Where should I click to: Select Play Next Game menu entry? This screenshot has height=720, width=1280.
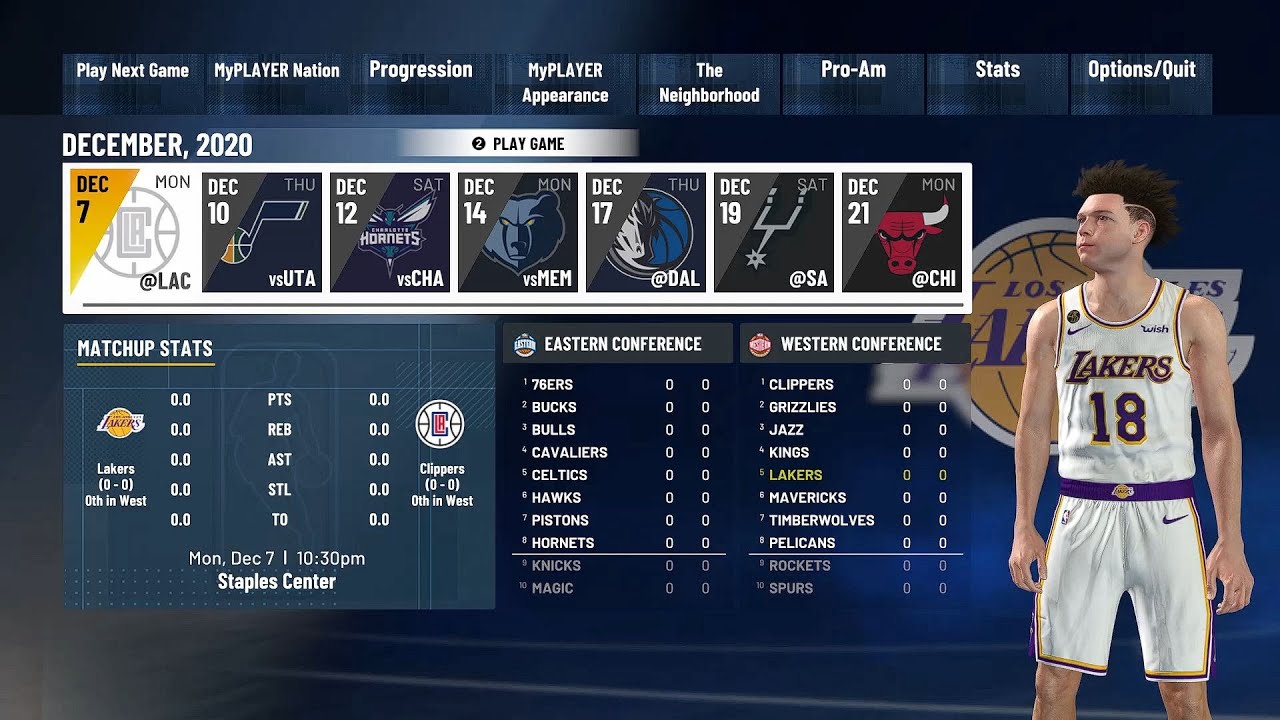pos(133,82)
